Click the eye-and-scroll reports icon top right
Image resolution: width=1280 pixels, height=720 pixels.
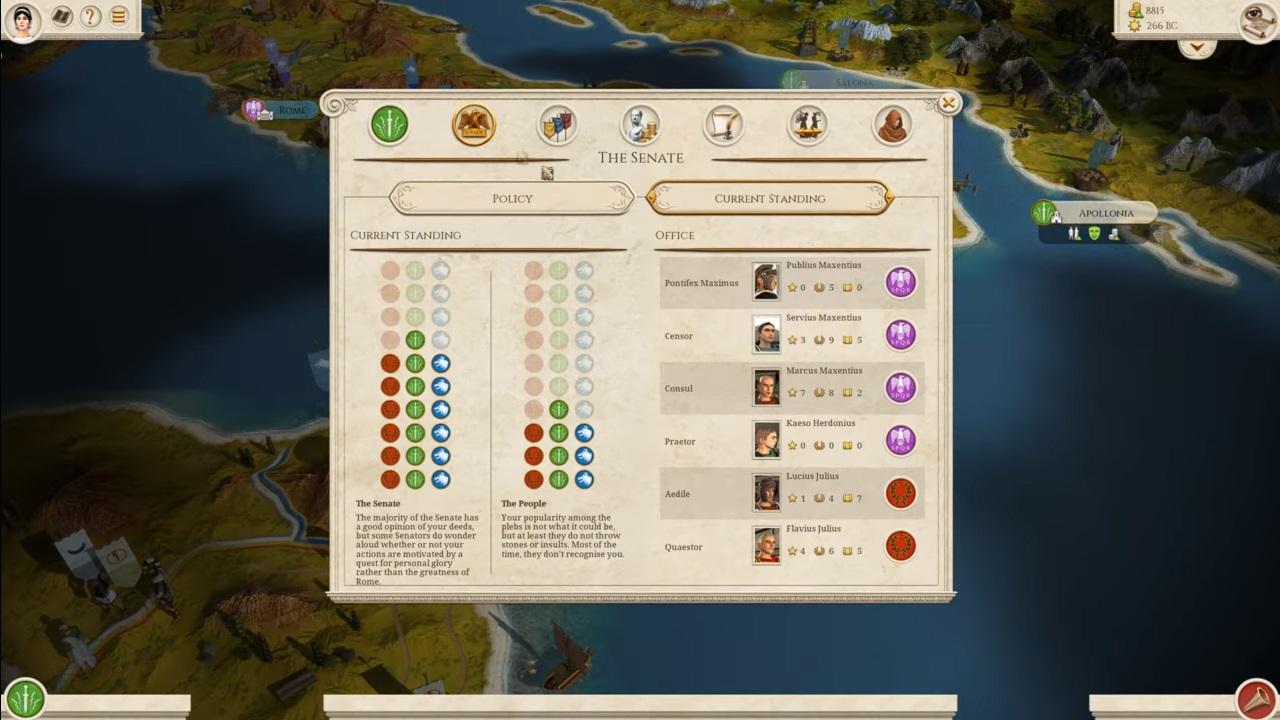tap(1253, 22)
